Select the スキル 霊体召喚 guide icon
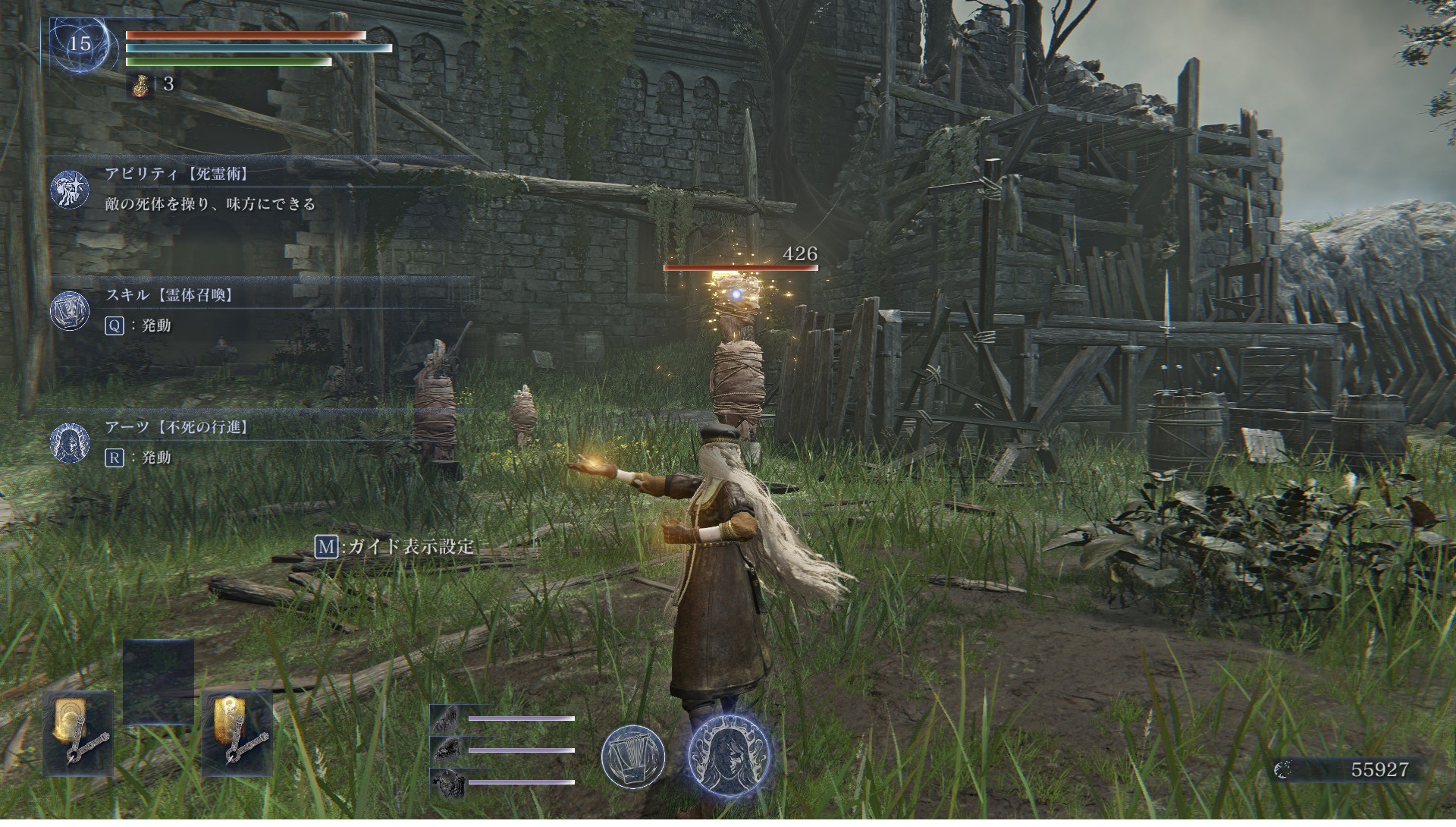1456x827 pixels. 70,311
